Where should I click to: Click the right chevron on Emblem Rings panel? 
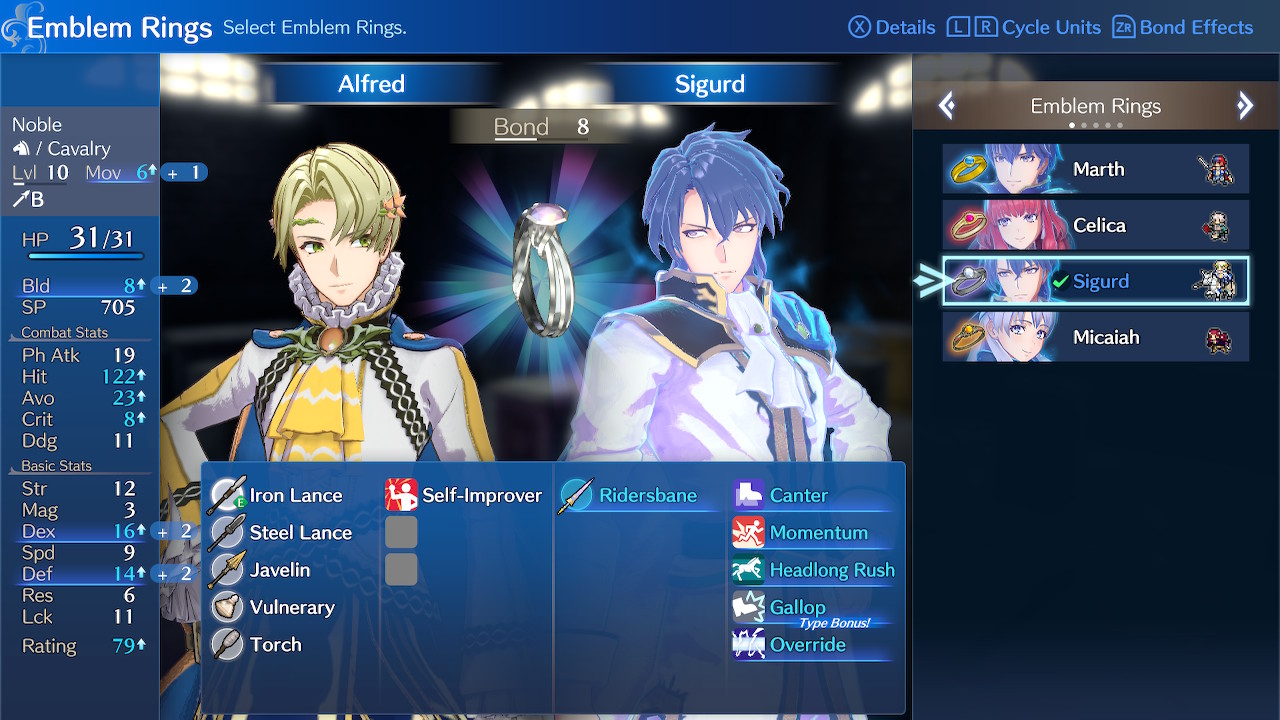pyautogui.click(x=1246, y=105)
